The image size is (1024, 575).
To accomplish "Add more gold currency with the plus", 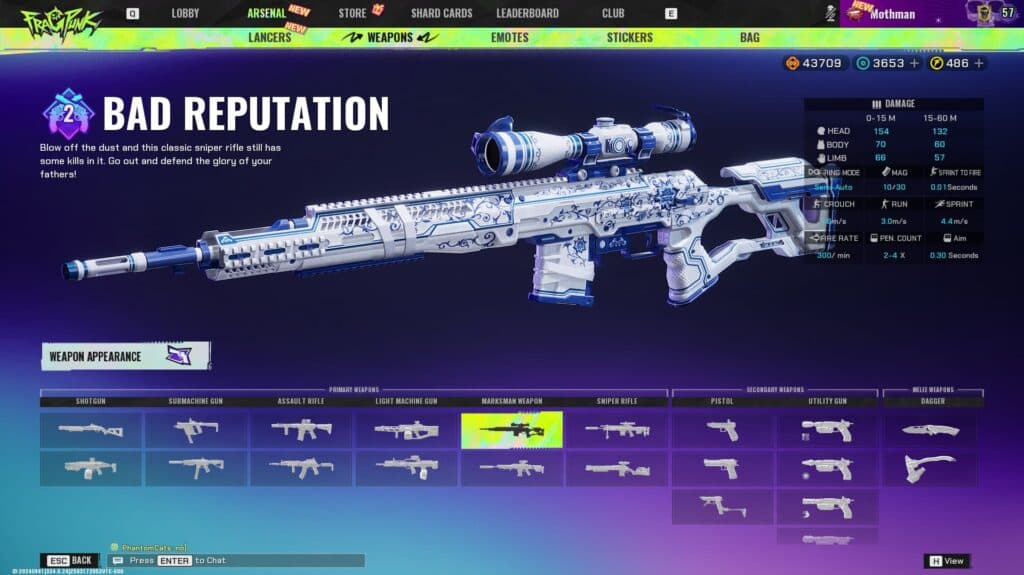I will coord(979,63).
